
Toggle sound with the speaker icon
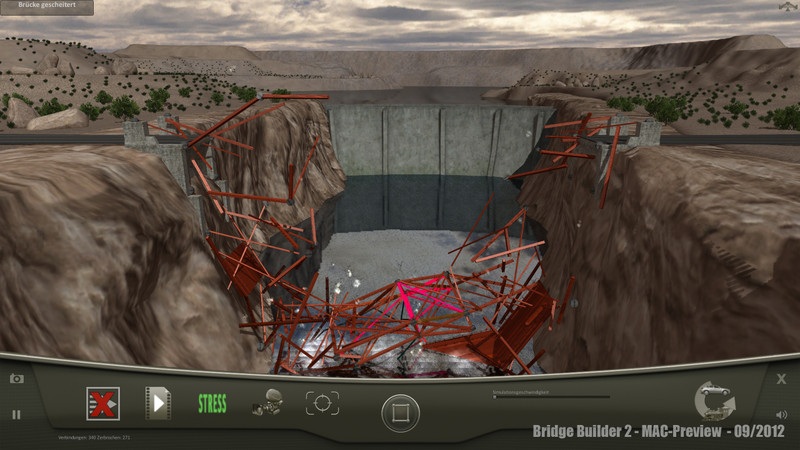click(781, 414)
